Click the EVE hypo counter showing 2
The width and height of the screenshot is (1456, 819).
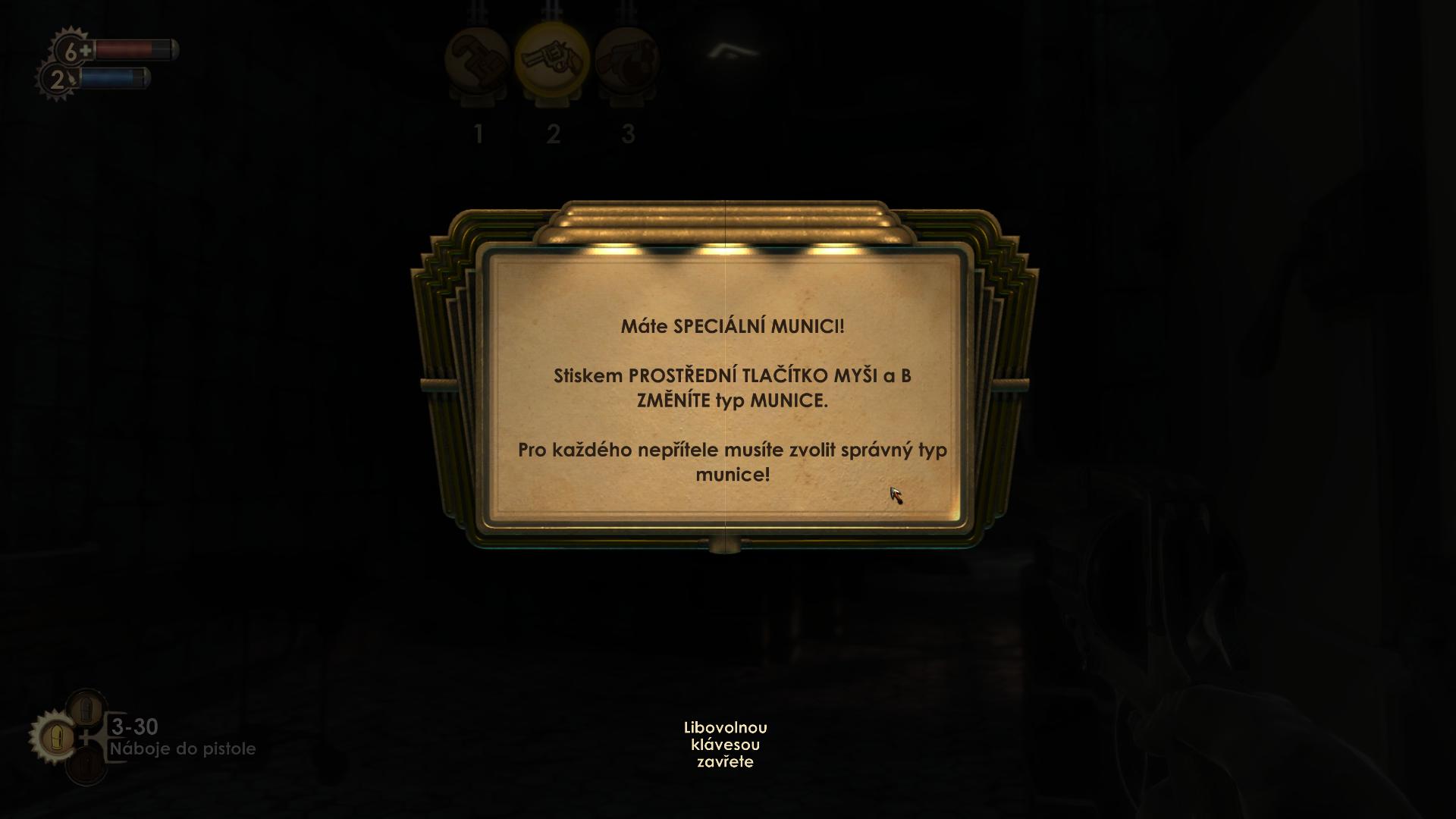pos(57,78)
